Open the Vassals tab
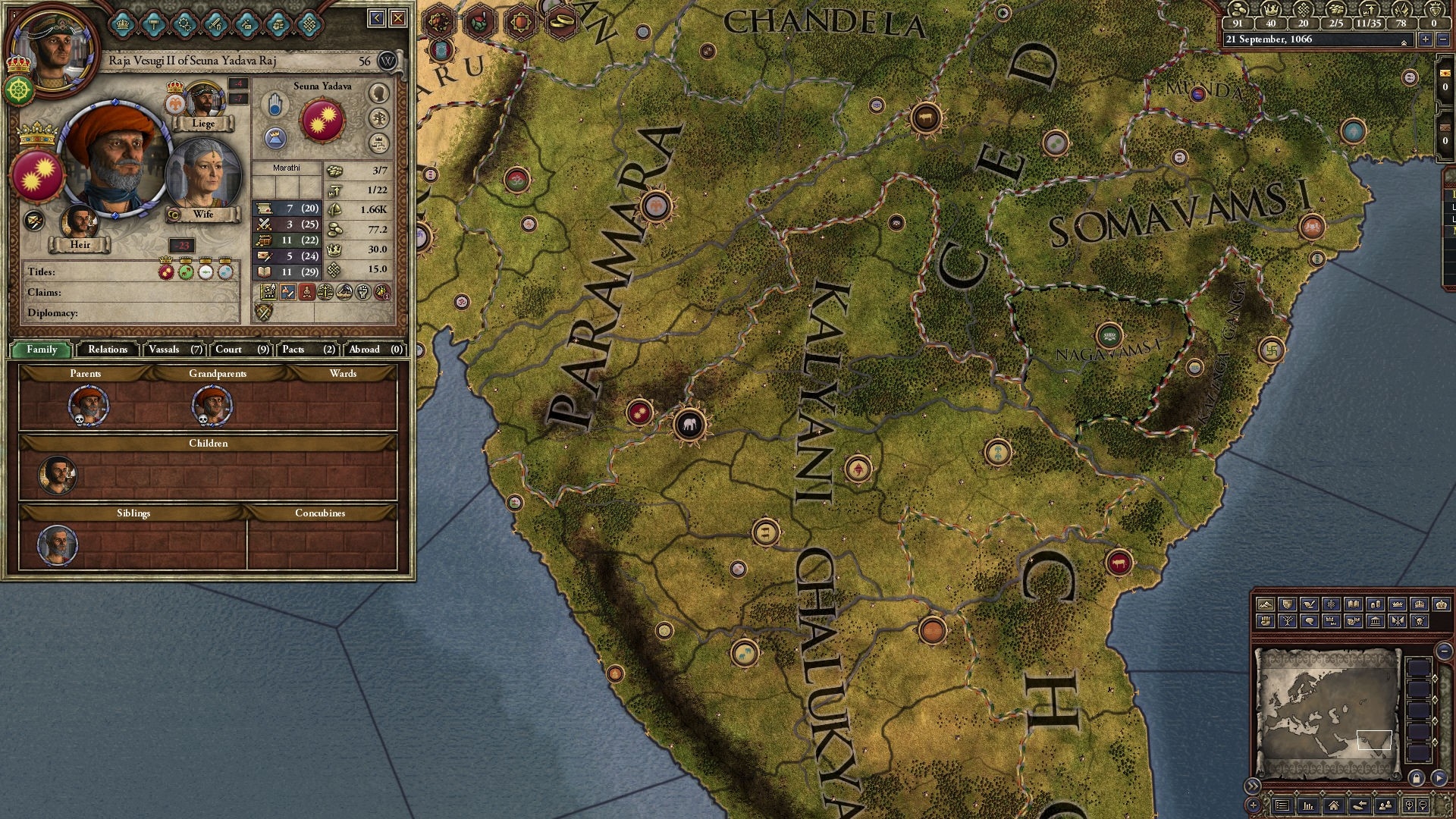 click(175, 349)
